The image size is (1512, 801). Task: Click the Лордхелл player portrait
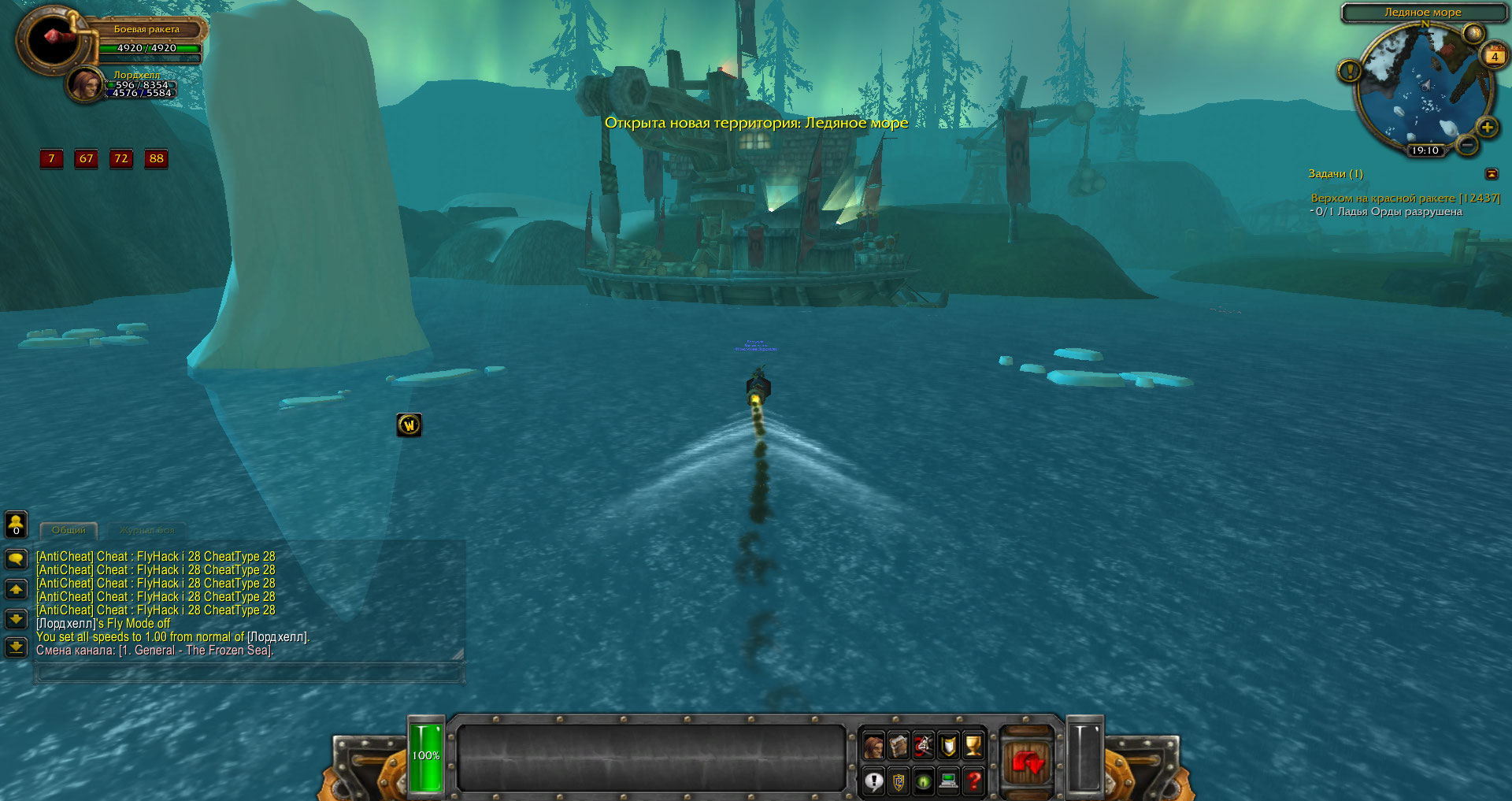click(x=84, y=84)
